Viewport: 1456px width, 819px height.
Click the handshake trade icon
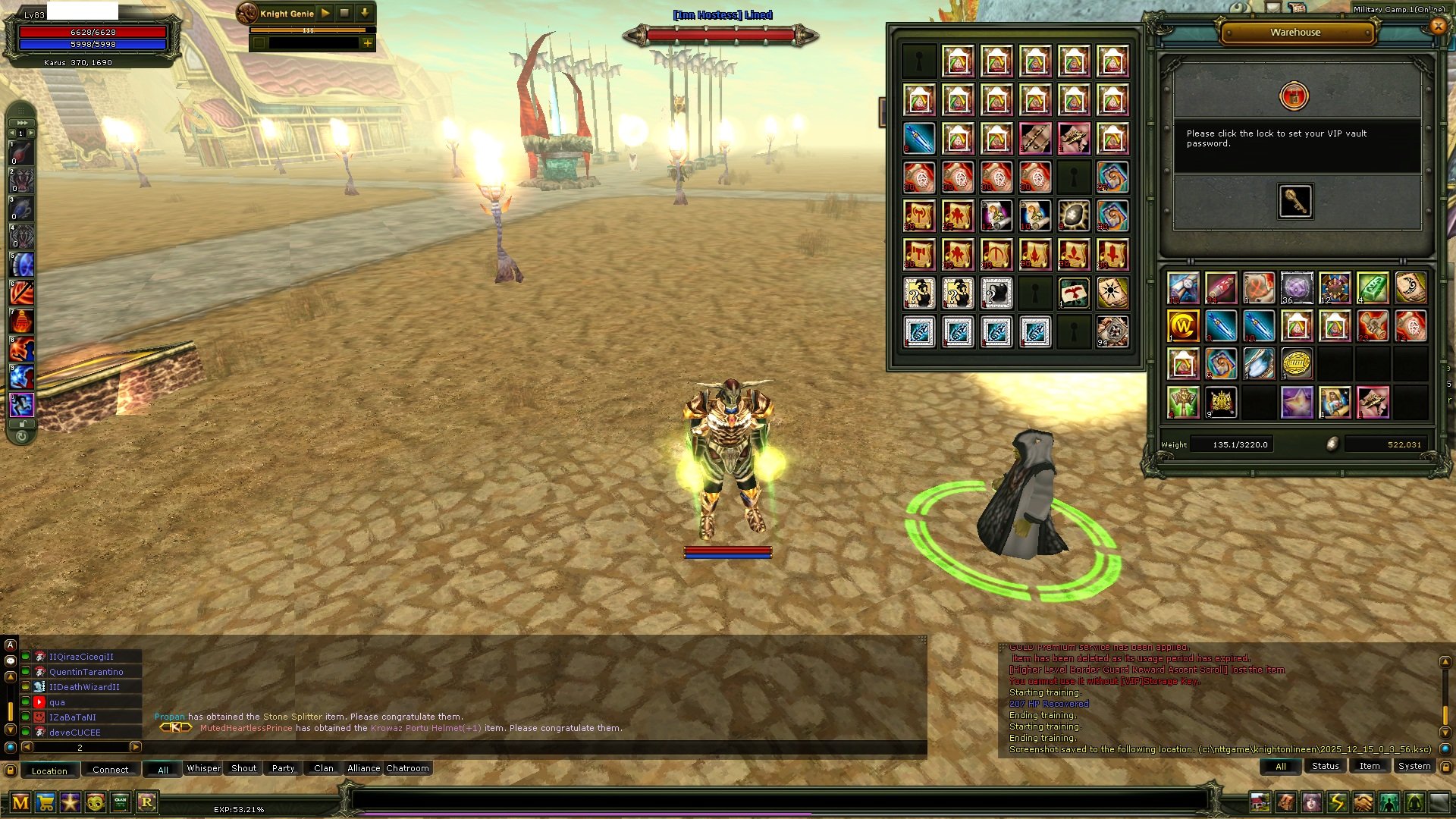(x=1363, y=802)
